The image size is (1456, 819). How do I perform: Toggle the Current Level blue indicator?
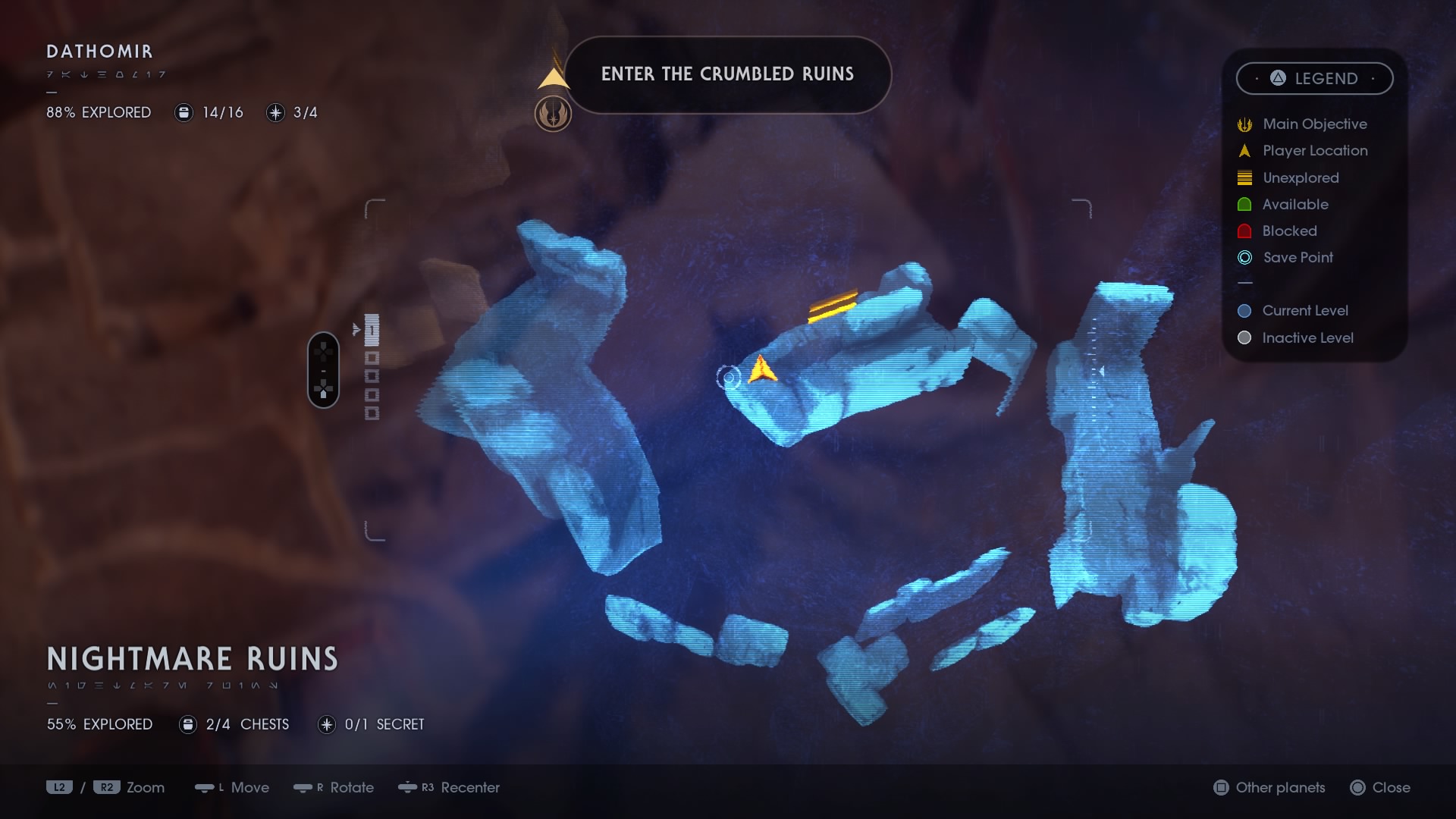tap(1244, 310)
